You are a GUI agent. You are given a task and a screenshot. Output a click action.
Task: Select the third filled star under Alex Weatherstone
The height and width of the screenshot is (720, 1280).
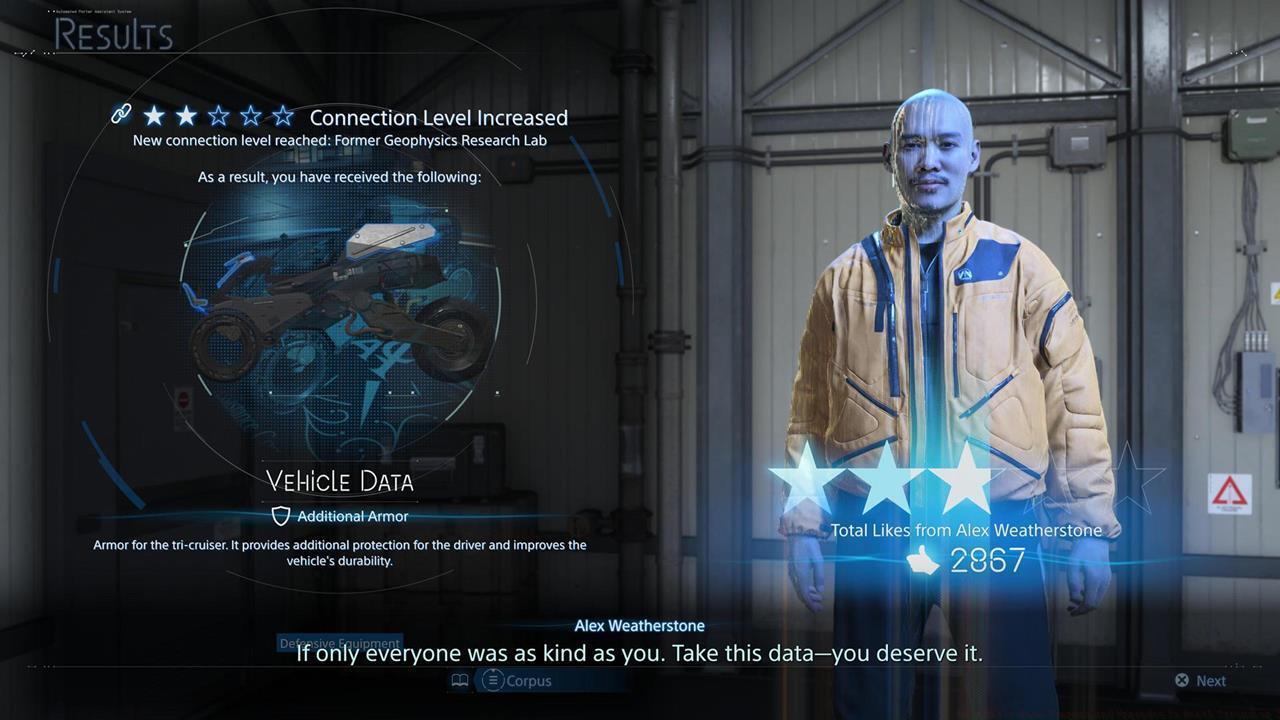click(x=966, y=477)
